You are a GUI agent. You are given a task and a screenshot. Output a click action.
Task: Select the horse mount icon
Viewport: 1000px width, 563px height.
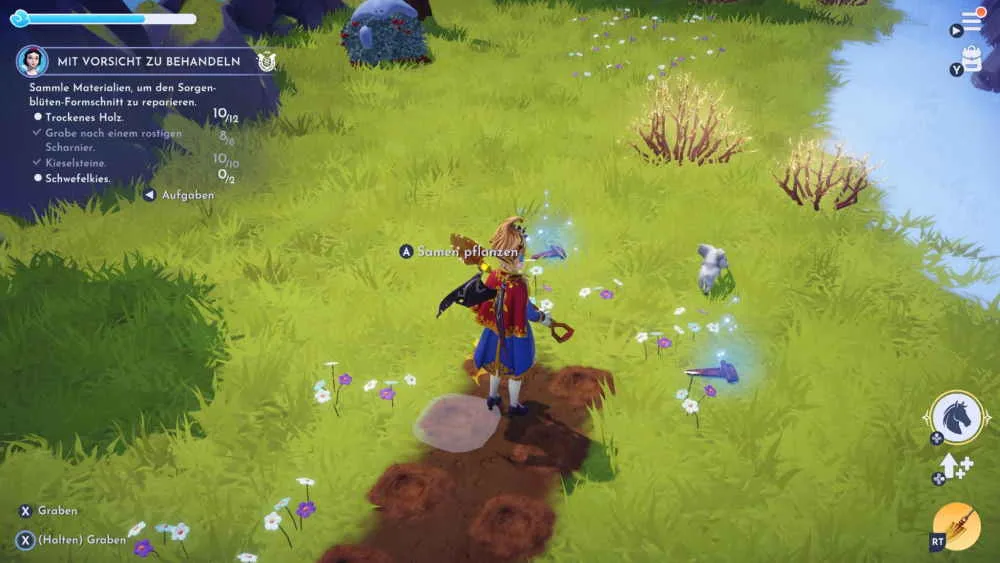point(957,417)
